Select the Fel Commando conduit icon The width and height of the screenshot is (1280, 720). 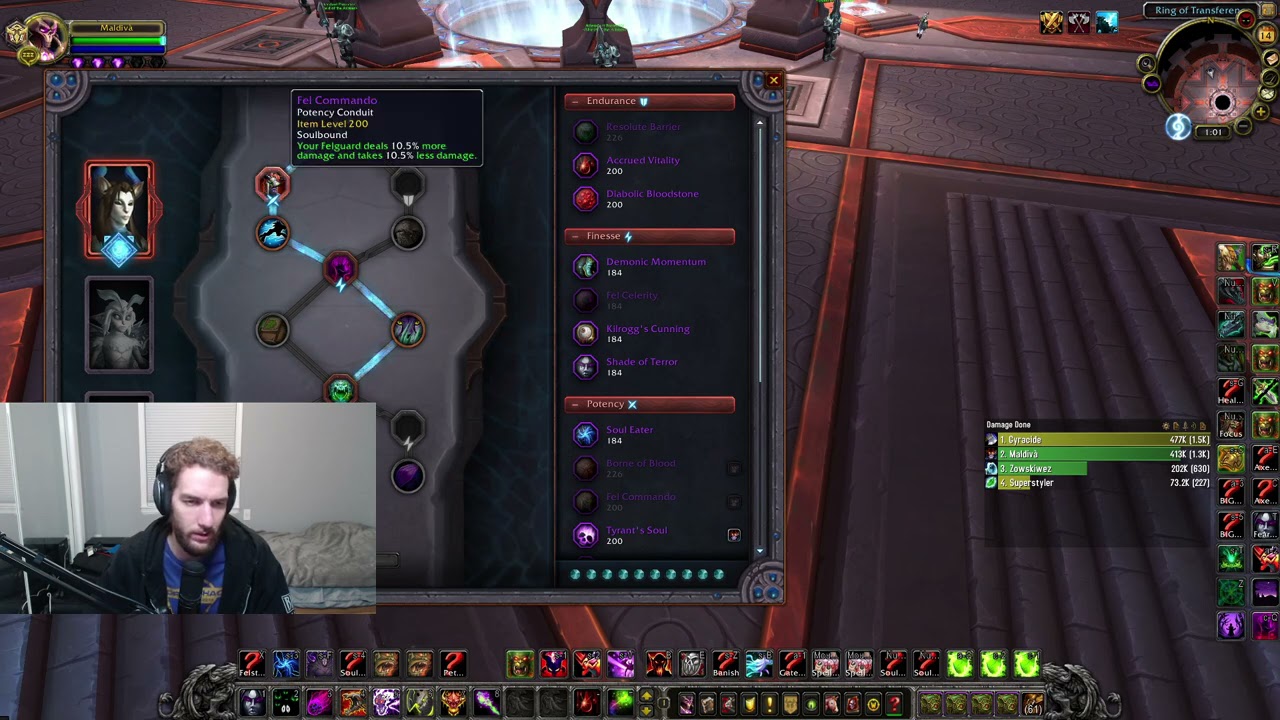585,502
